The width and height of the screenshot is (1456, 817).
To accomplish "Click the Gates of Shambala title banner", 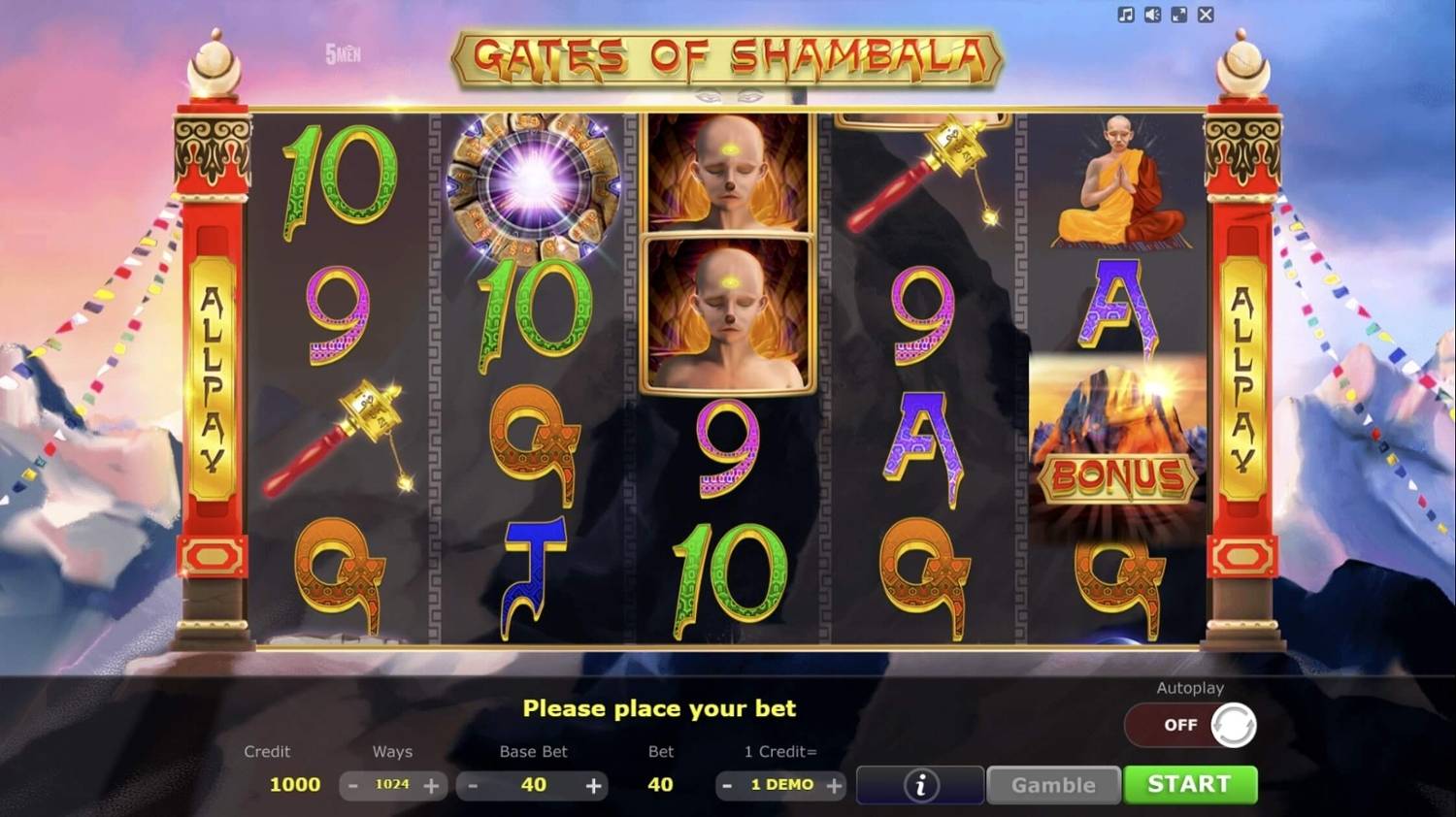I will click(x=727, y=58).
